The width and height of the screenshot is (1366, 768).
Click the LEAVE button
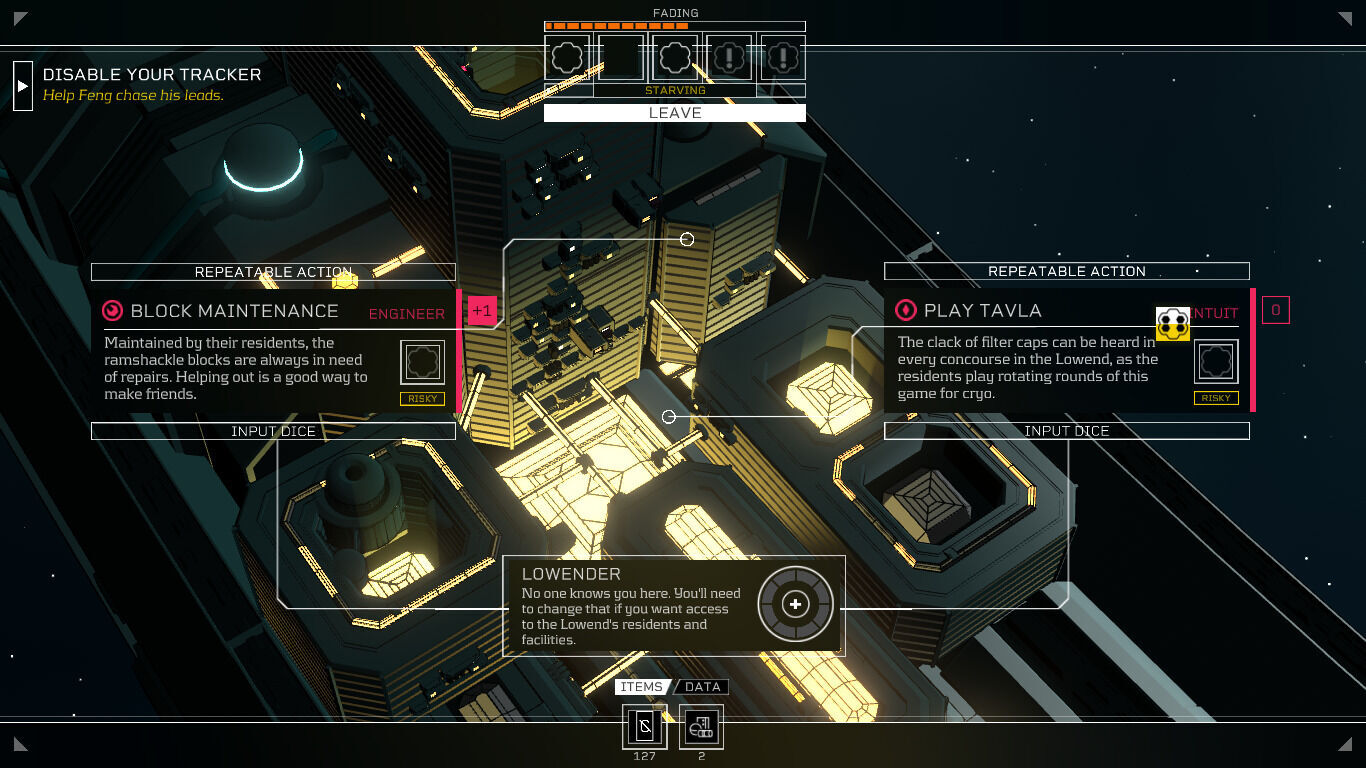pyautogui.click(x=674, y=113)
